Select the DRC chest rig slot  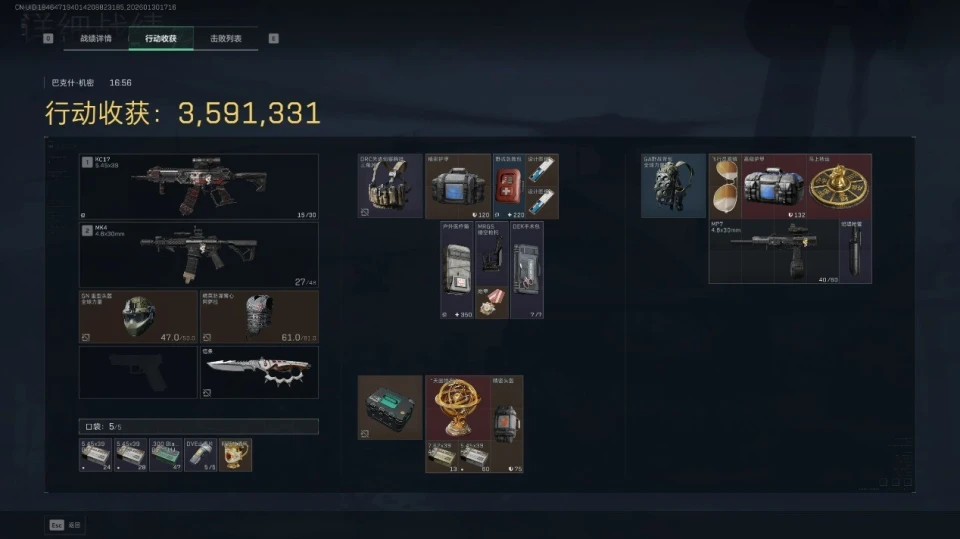click(x=390, y=186)
